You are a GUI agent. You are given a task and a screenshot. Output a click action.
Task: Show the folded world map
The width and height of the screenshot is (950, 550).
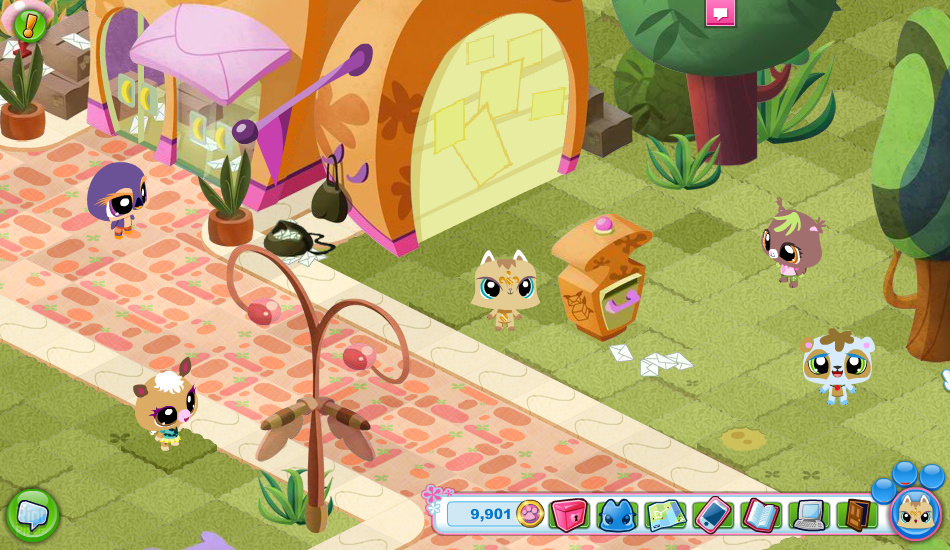tap(665, 514)
